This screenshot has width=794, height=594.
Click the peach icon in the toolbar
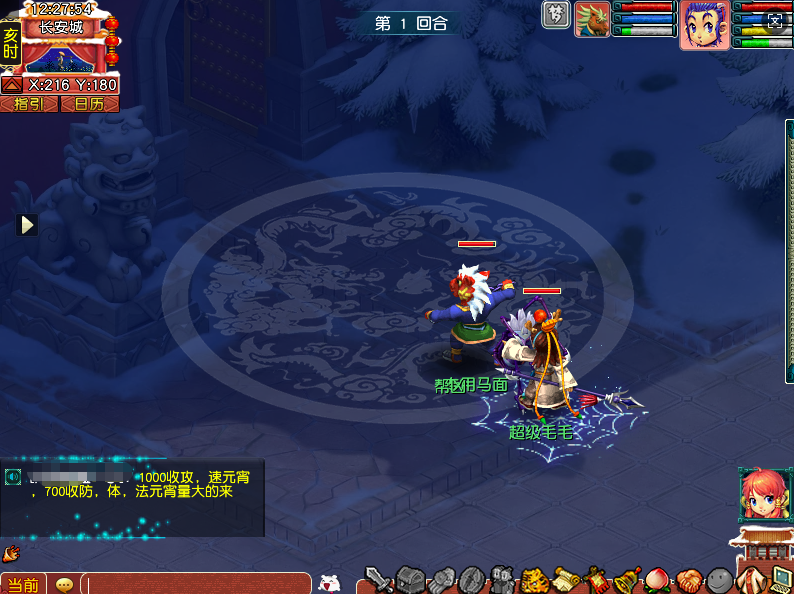pos(658,579)
